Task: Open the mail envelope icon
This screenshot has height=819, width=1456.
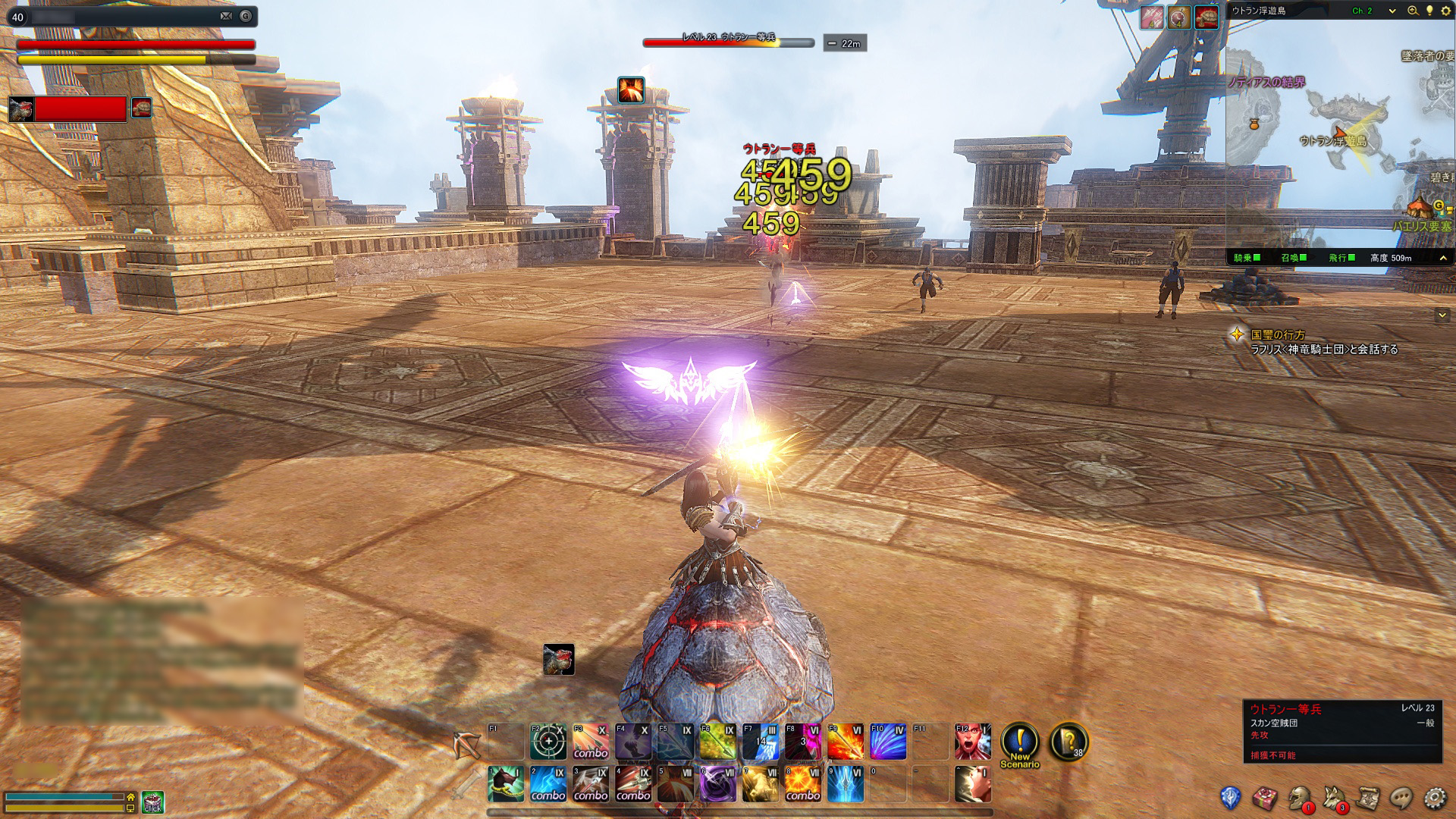Action: (226, 16)
